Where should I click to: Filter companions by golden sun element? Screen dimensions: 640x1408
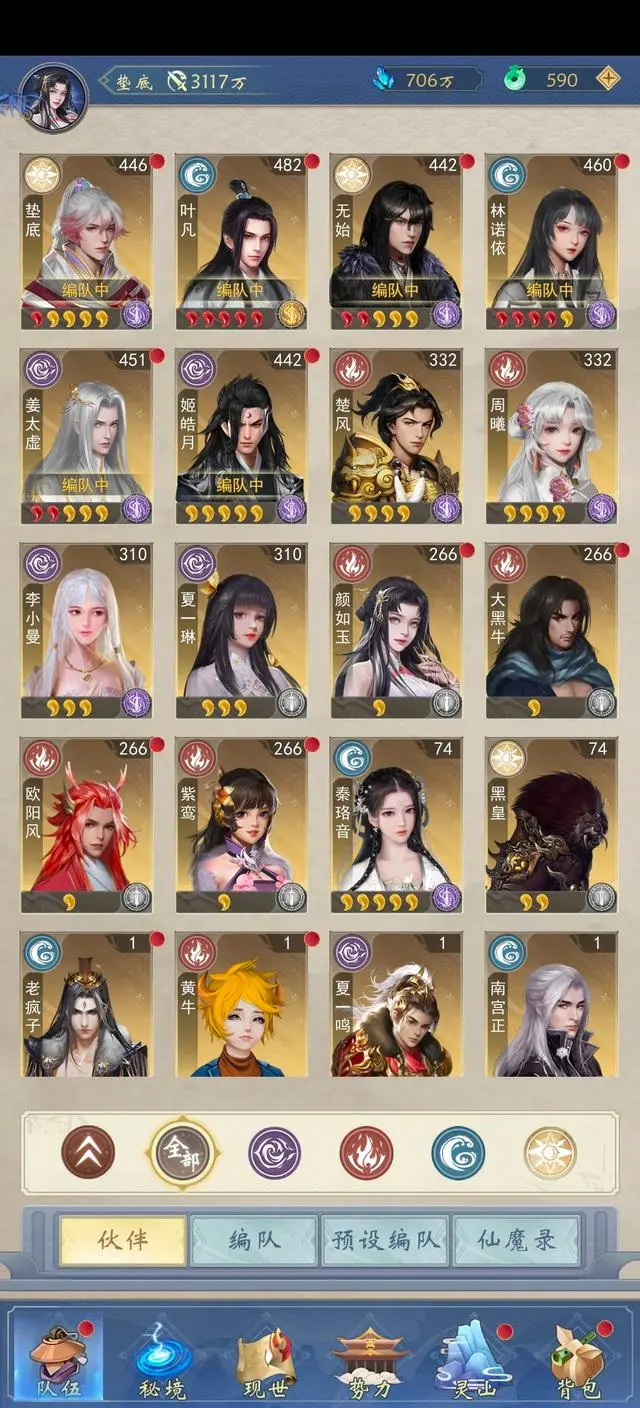click(x=550, y=1153)
